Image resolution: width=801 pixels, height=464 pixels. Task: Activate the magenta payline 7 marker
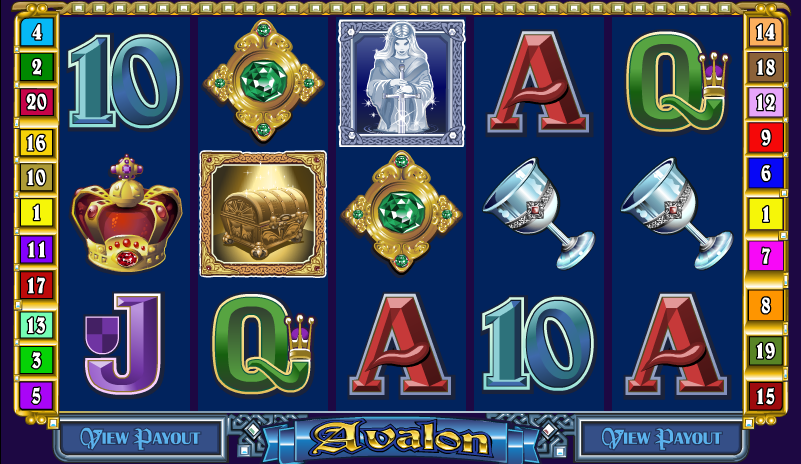point(765,255)
